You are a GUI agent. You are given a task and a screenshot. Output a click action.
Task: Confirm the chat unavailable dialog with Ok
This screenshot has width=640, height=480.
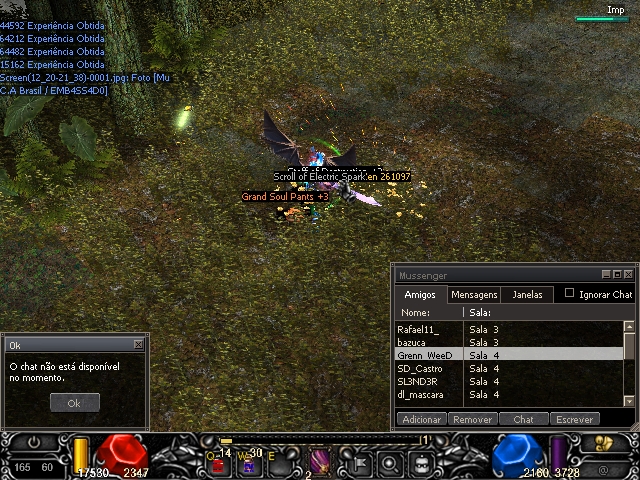point(75,402)
